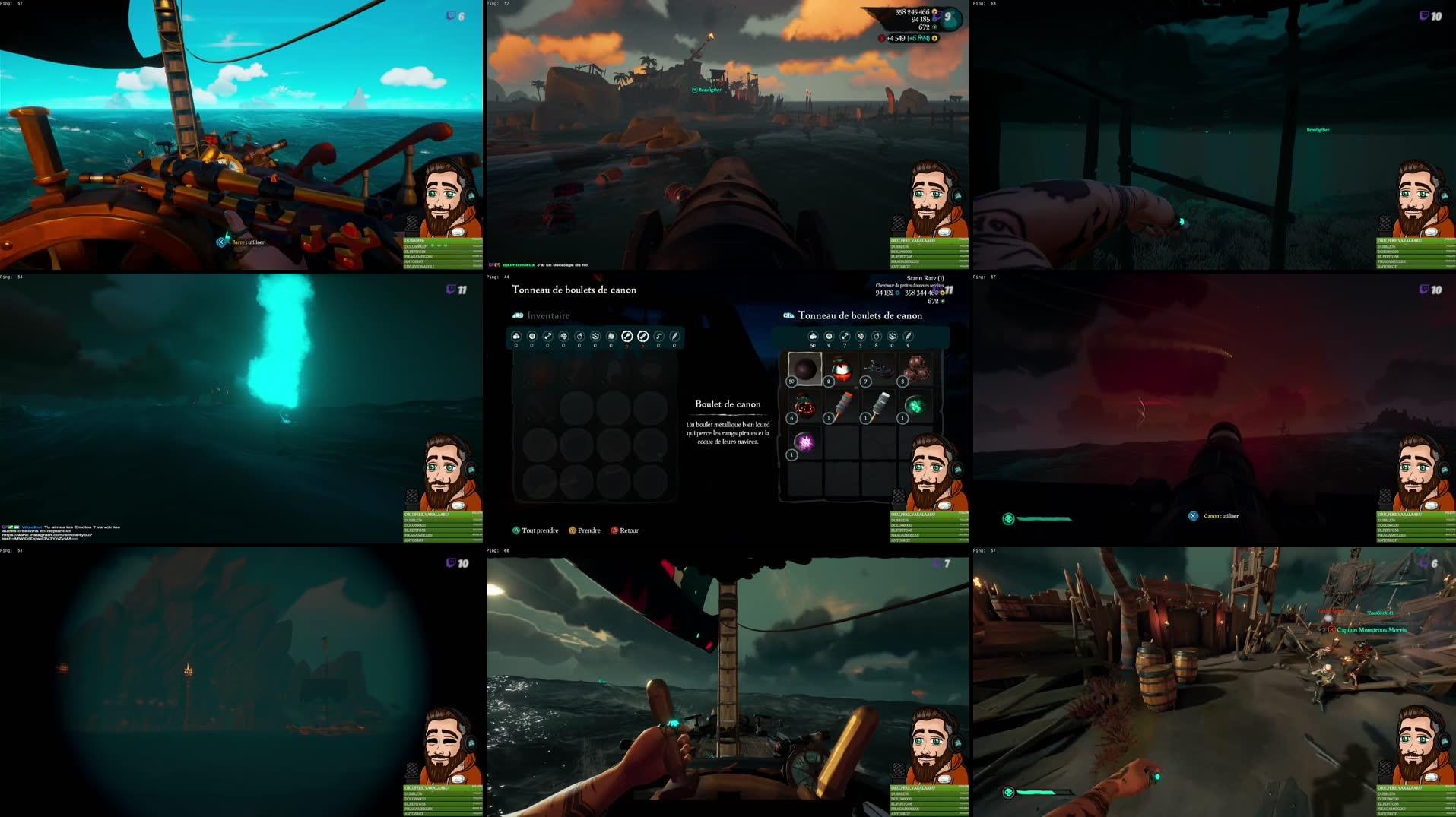Click the purple cursed cannonball slot
Viewport: 1456px width, 817px height.
click(804, 442)
